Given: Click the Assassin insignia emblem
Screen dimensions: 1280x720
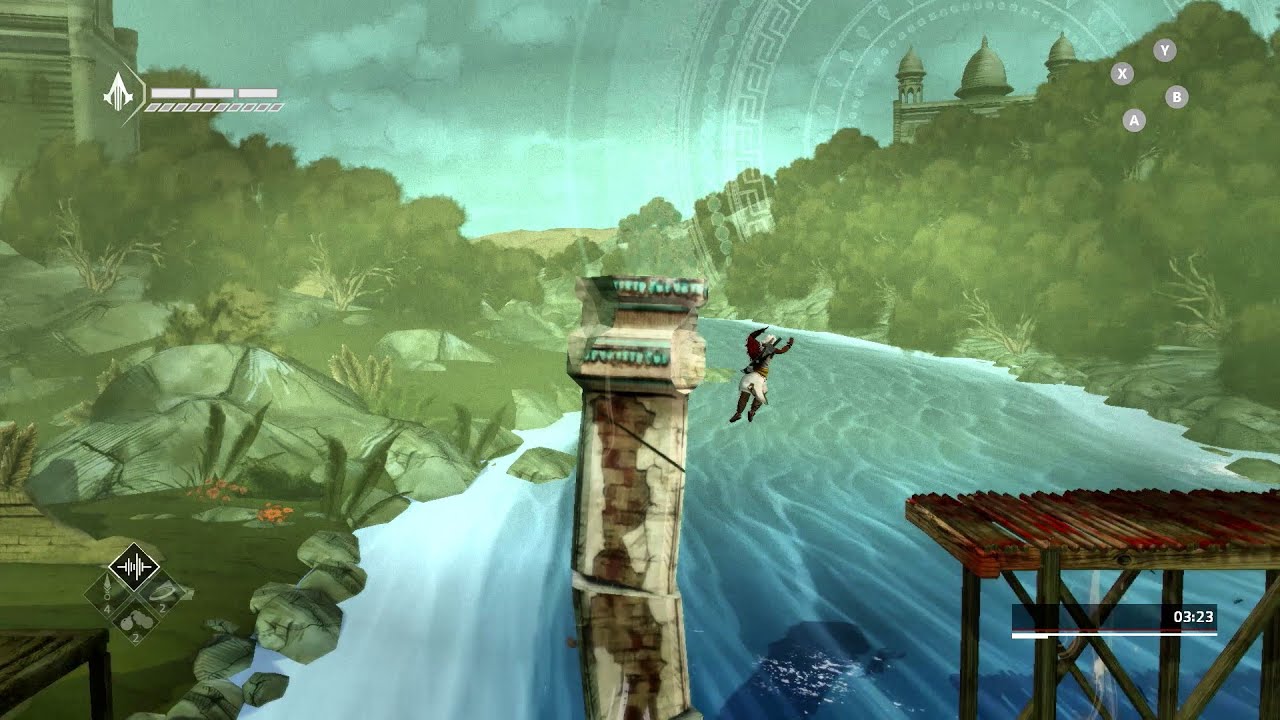Looking at the screenshot, I should click(119, 93).
